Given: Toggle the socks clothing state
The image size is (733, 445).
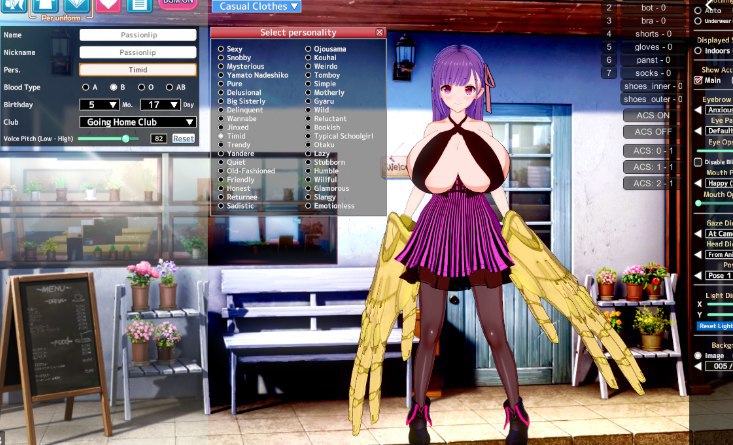Looking at the screenshot, I should click(x=653, y=72).
